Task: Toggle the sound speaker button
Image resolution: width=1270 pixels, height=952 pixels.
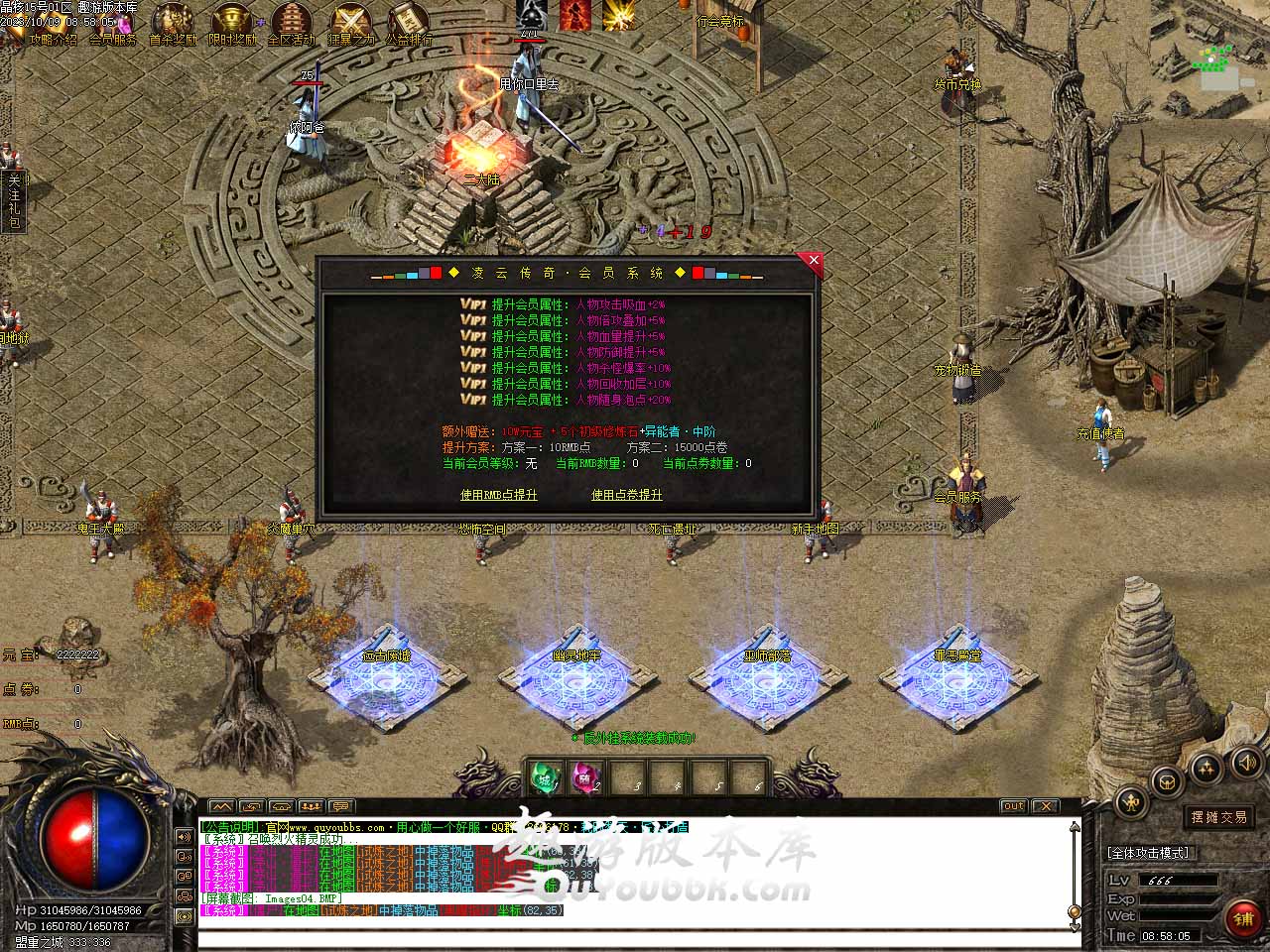Action: (1245, 762)
